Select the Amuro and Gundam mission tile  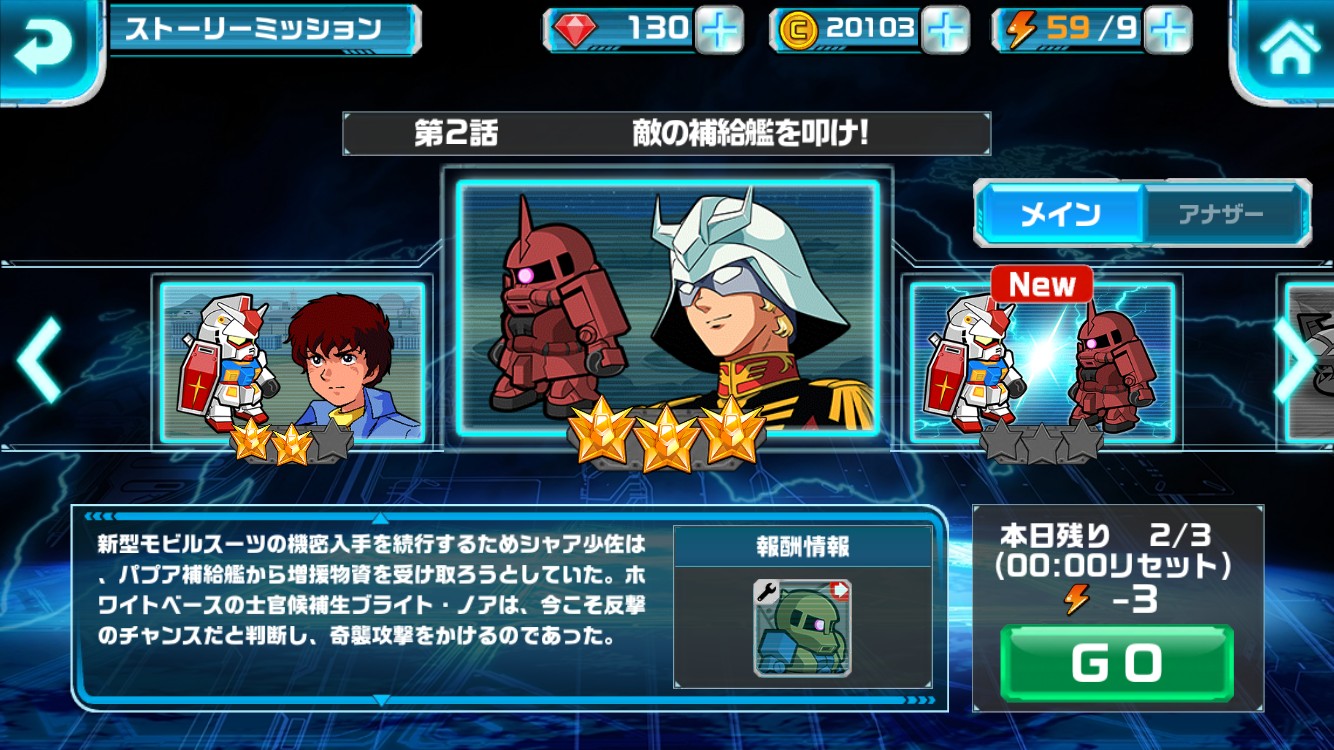(x=293, y=362)
